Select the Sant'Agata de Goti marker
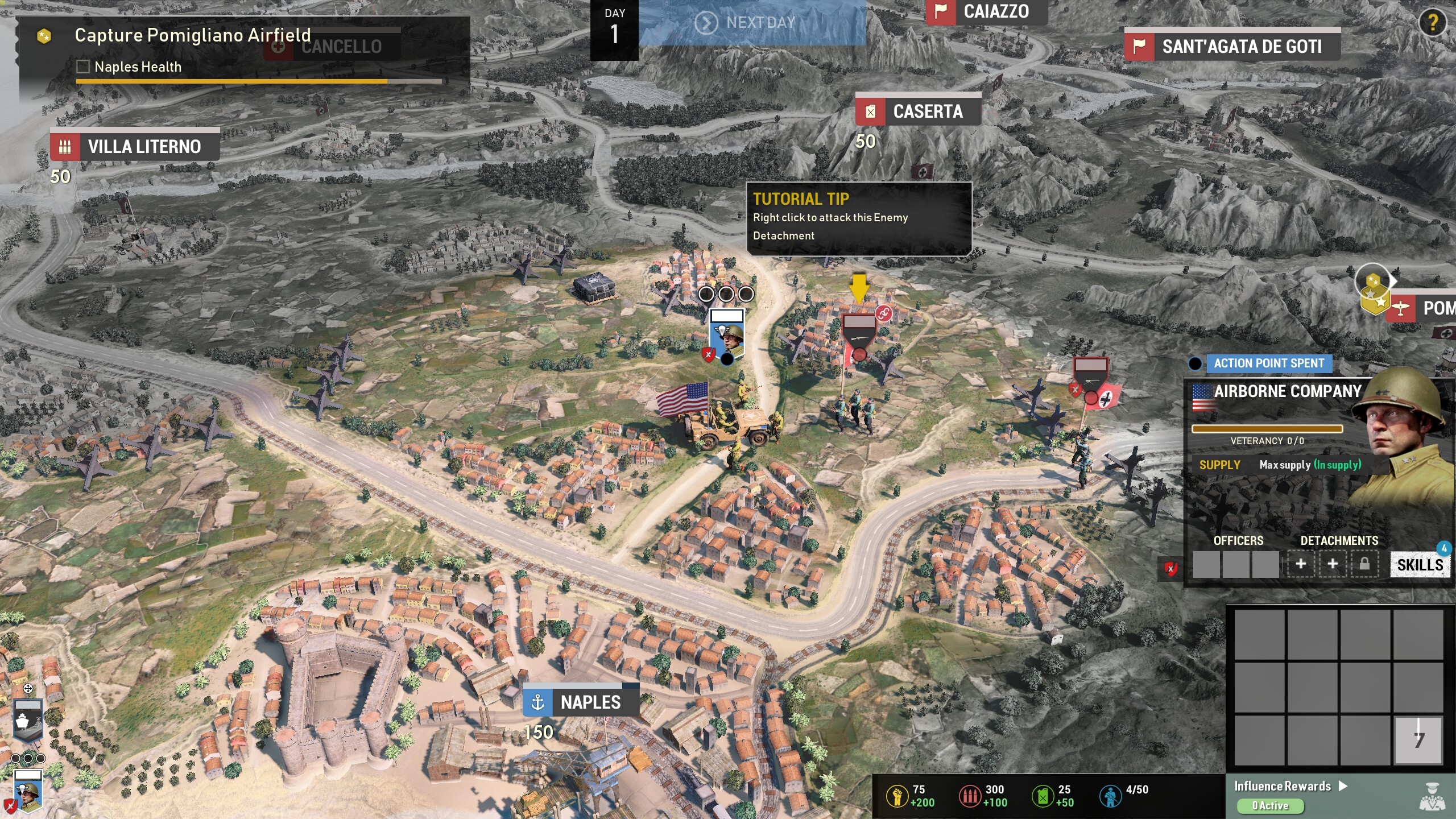 pos(1232,46)
